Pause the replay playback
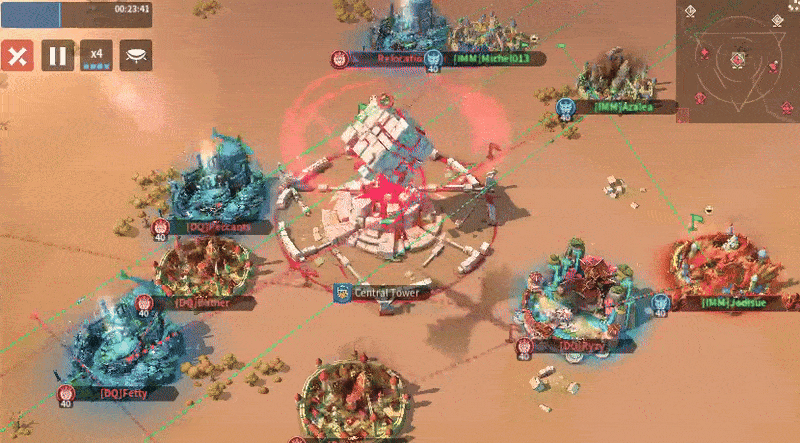 pos(57,55)
